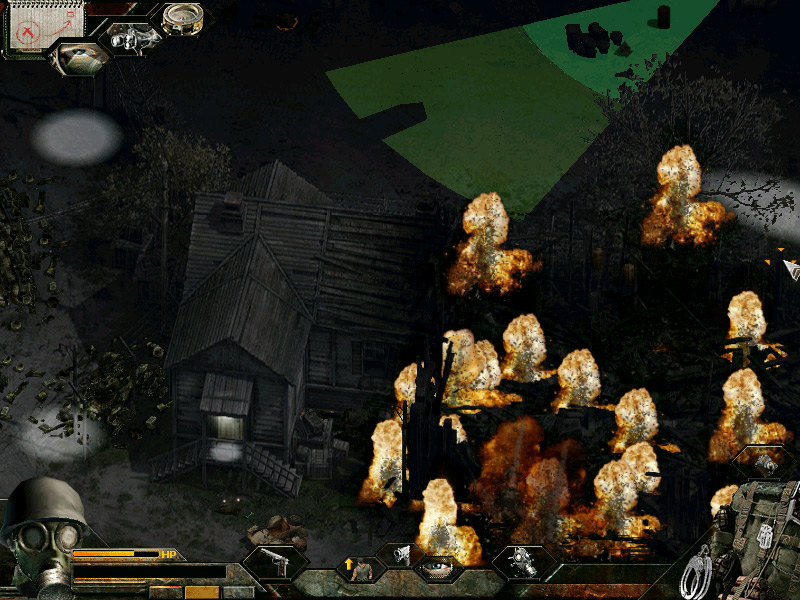
Task: Choose the pistol weapon slot
Action: [x=273, y=565]
